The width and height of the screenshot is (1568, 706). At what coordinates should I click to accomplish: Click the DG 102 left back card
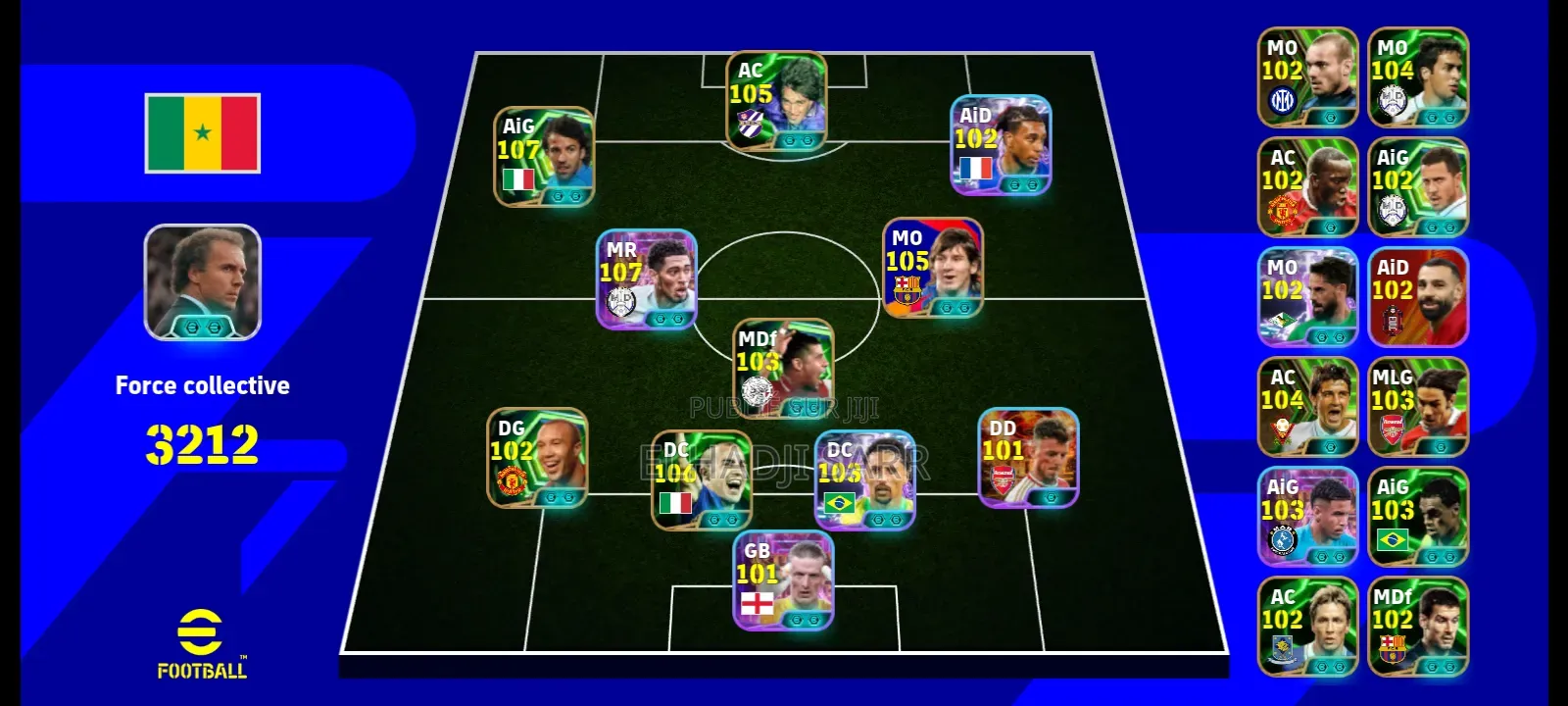(534, 461)
